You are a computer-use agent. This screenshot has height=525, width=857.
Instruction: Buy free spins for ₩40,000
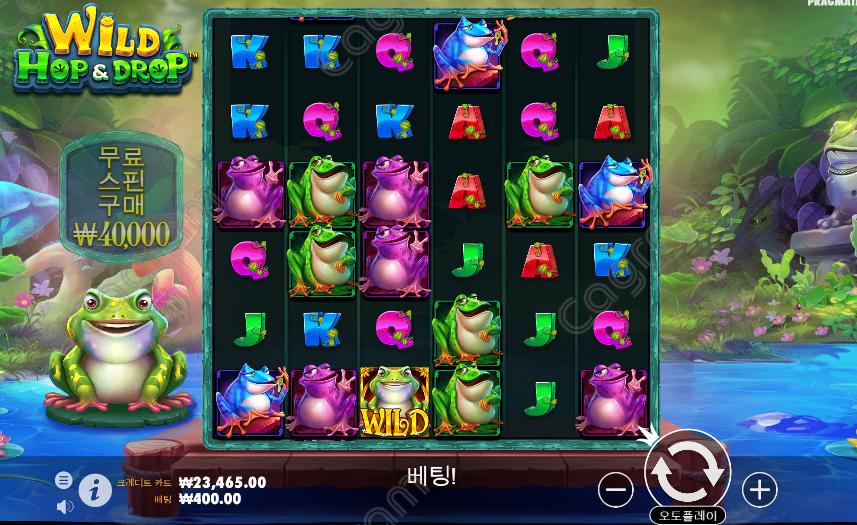[x=122, y=195]
